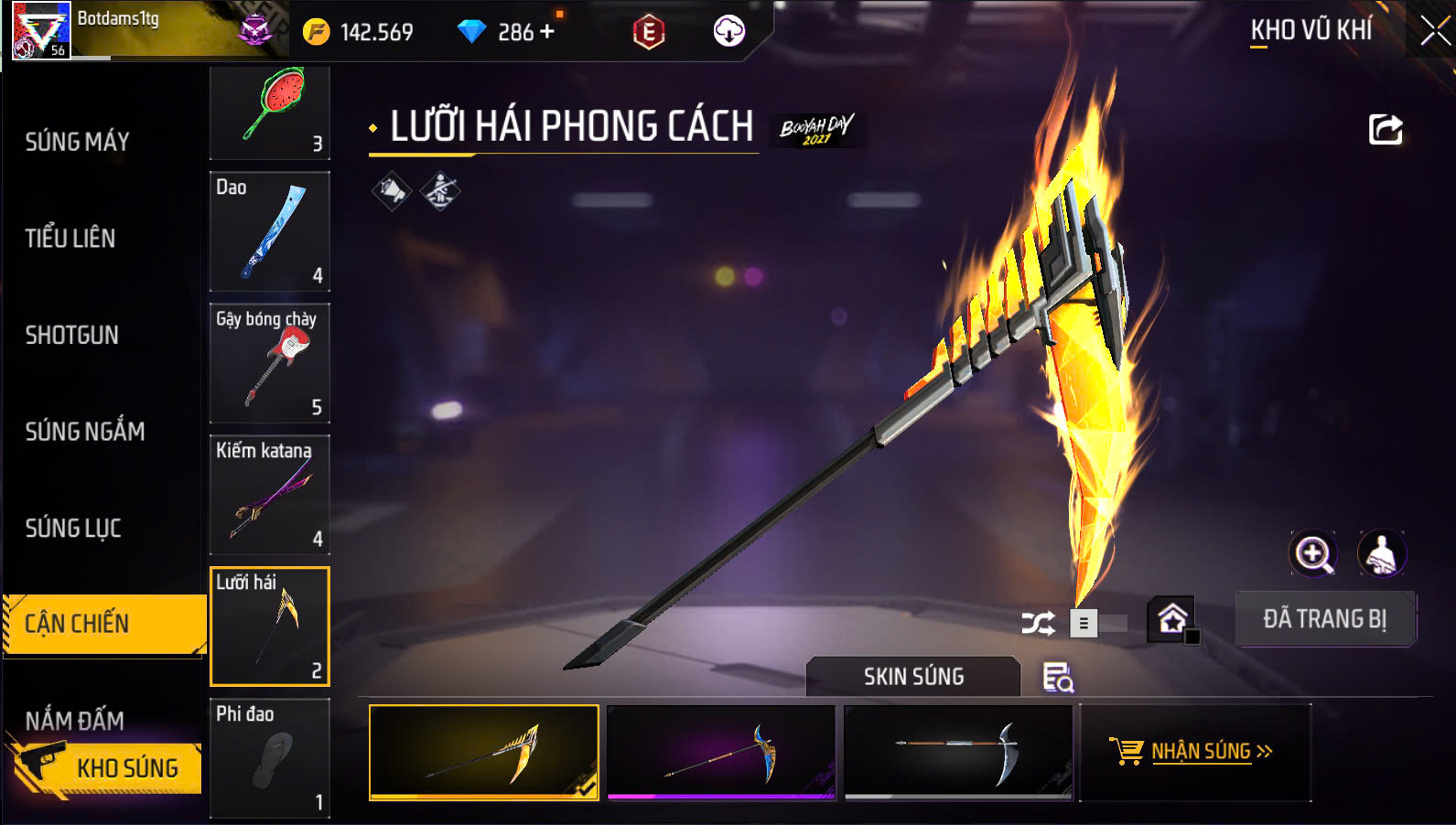Screen dimensions: 1456x825
Task: Switch to the SÚNG LỤC category
Action: pos(73,529)
